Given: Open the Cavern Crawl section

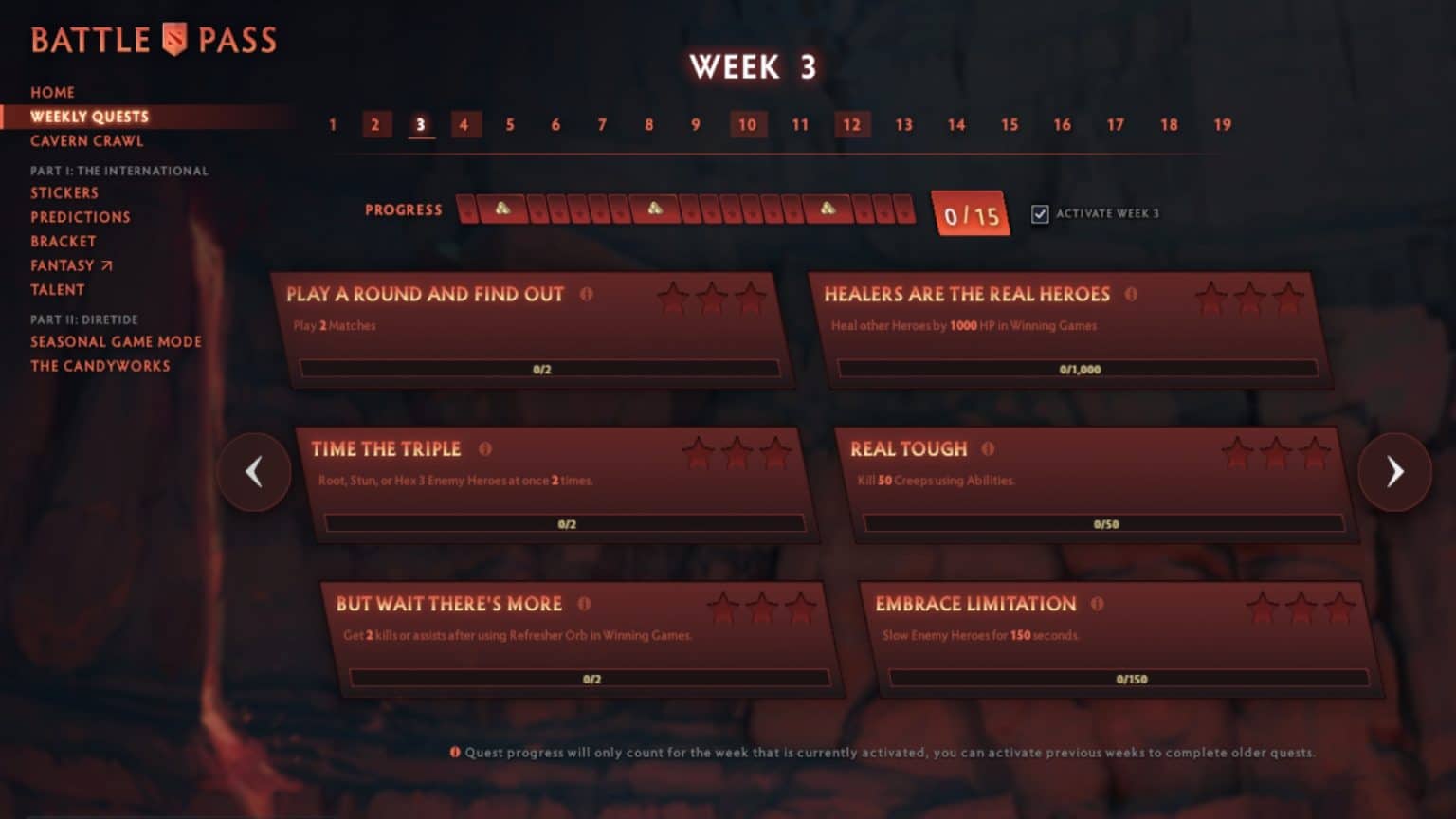Looking at the screenshot, I should tap(86, 140).
